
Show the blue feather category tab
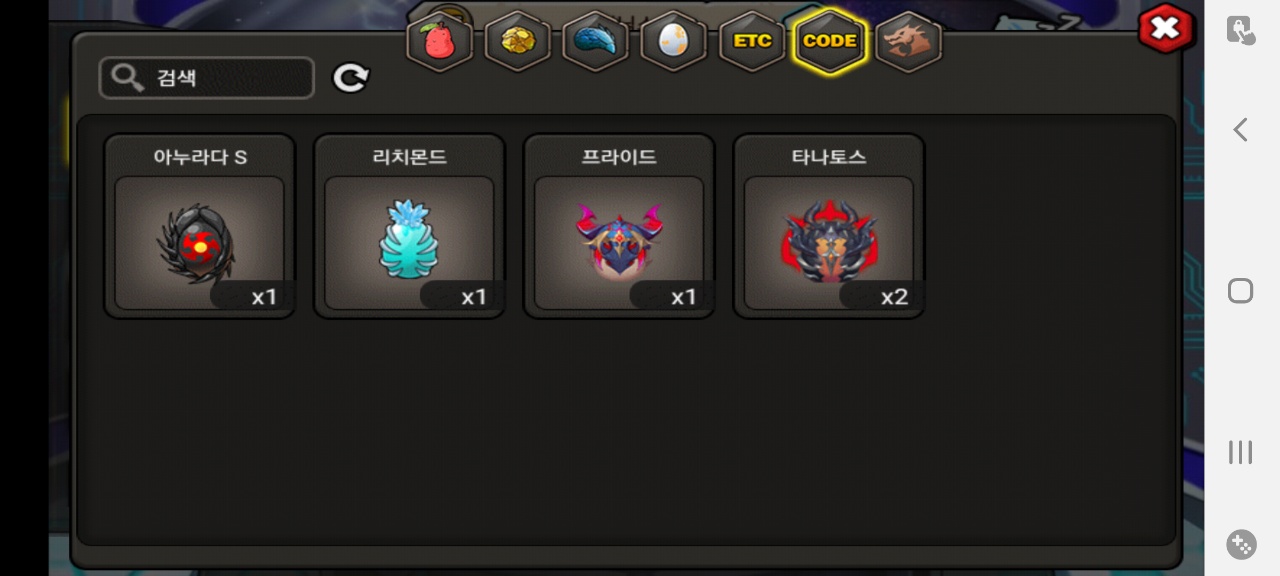pos(596,41)
